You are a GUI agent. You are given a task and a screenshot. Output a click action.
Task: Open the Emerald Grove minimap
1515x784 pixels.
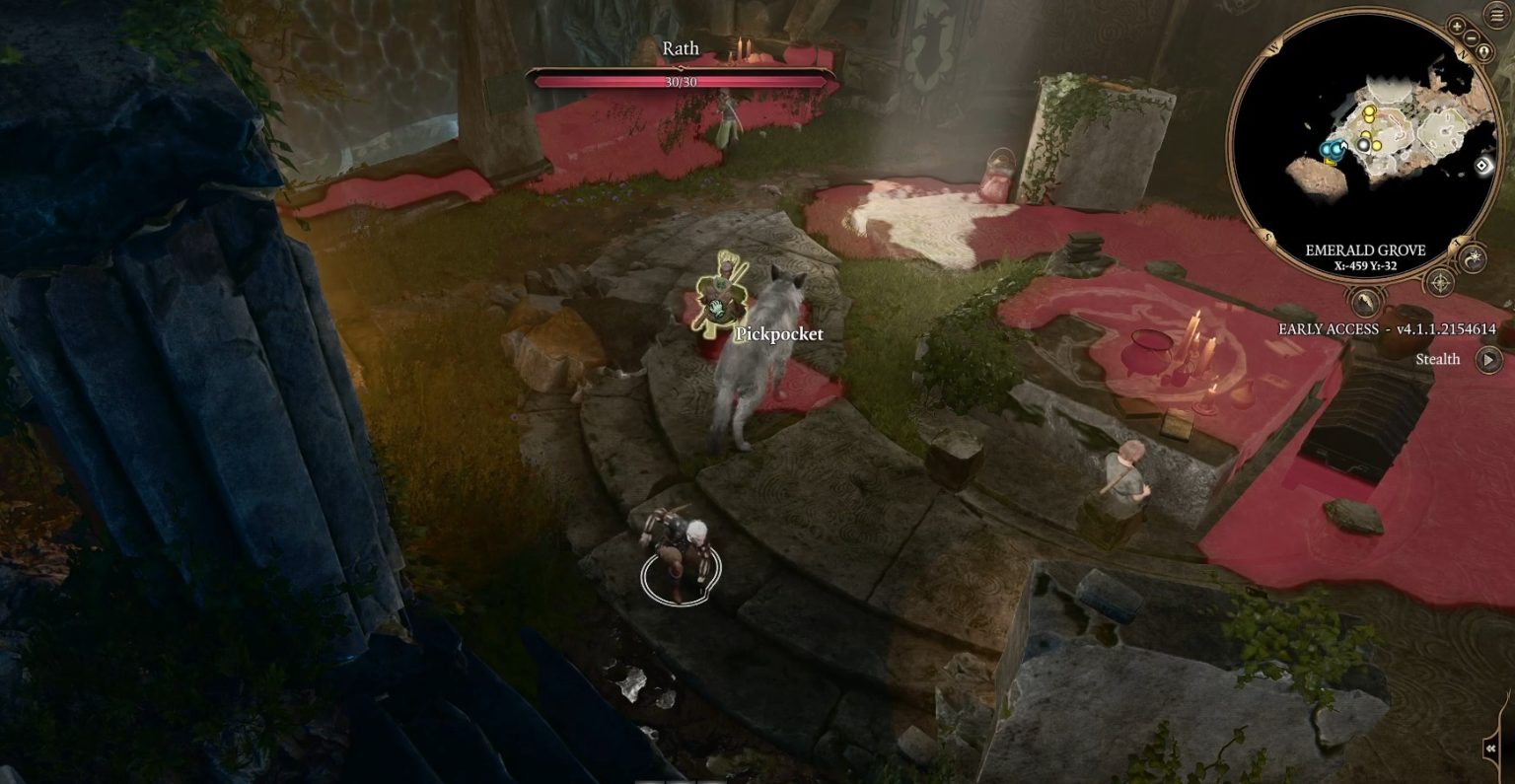[1364, 146]
